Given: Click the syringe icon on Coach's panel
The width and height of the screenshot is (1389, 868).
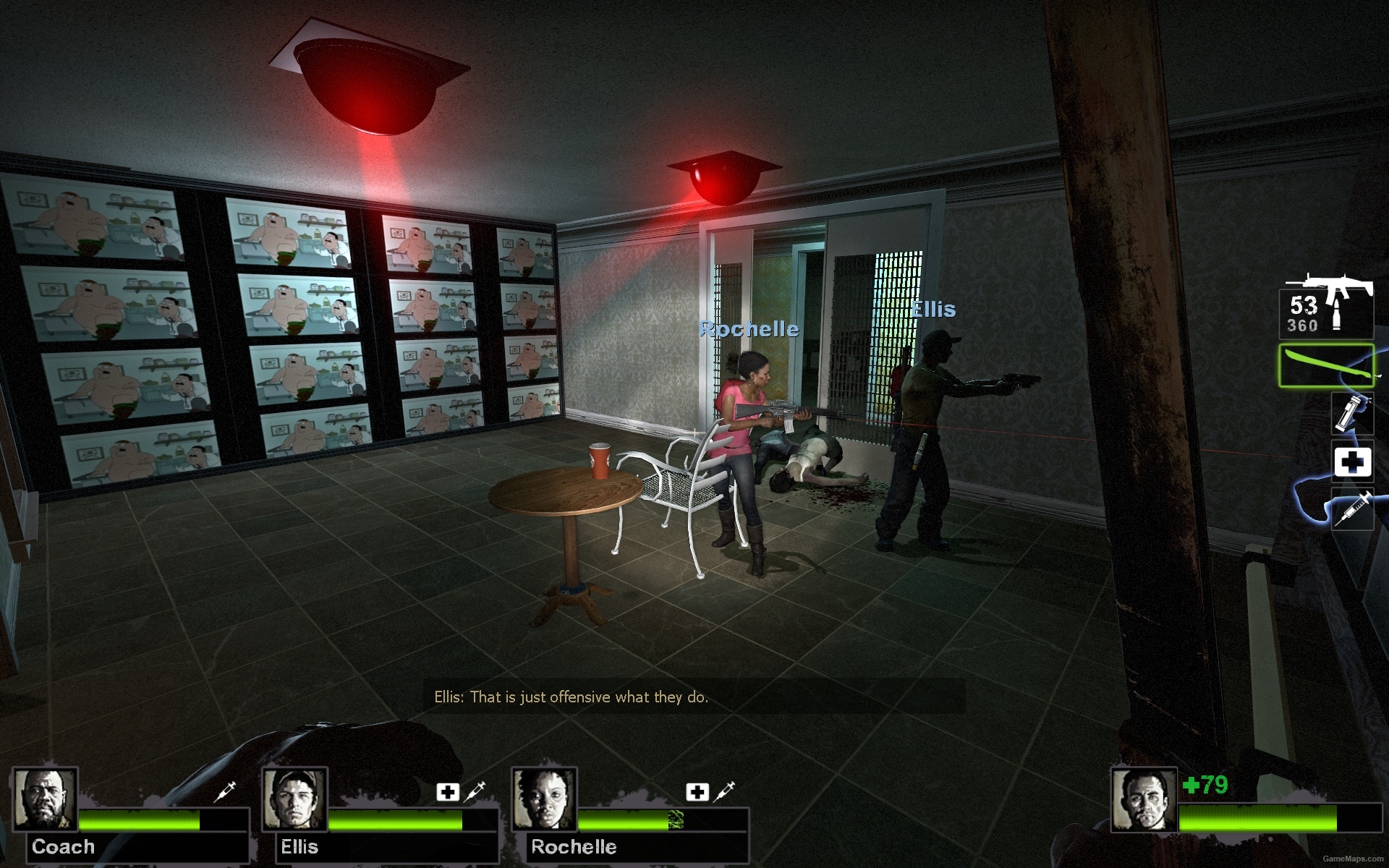Looking at the screenshot, I should 226,791.
